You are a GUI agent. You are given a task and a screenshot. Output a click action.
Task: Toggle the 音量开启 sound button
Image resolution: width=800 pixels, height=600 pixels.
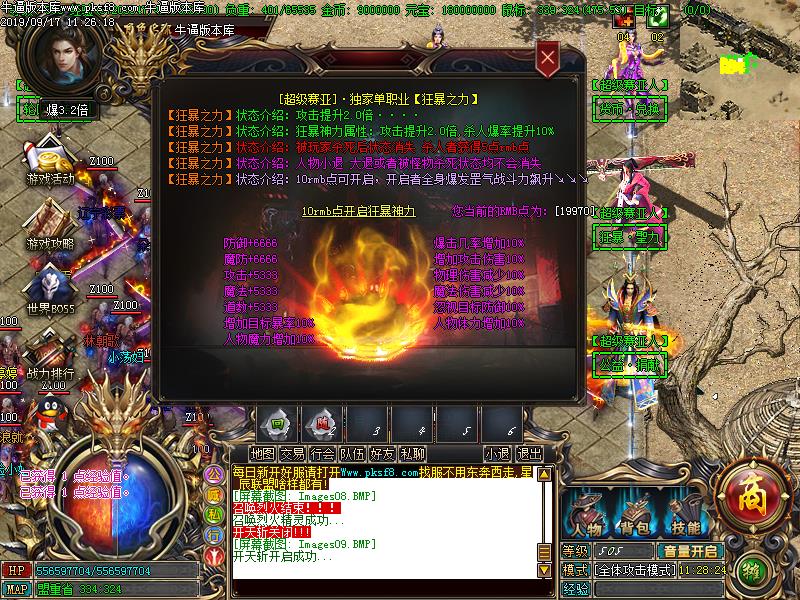[x=689, y=551]
